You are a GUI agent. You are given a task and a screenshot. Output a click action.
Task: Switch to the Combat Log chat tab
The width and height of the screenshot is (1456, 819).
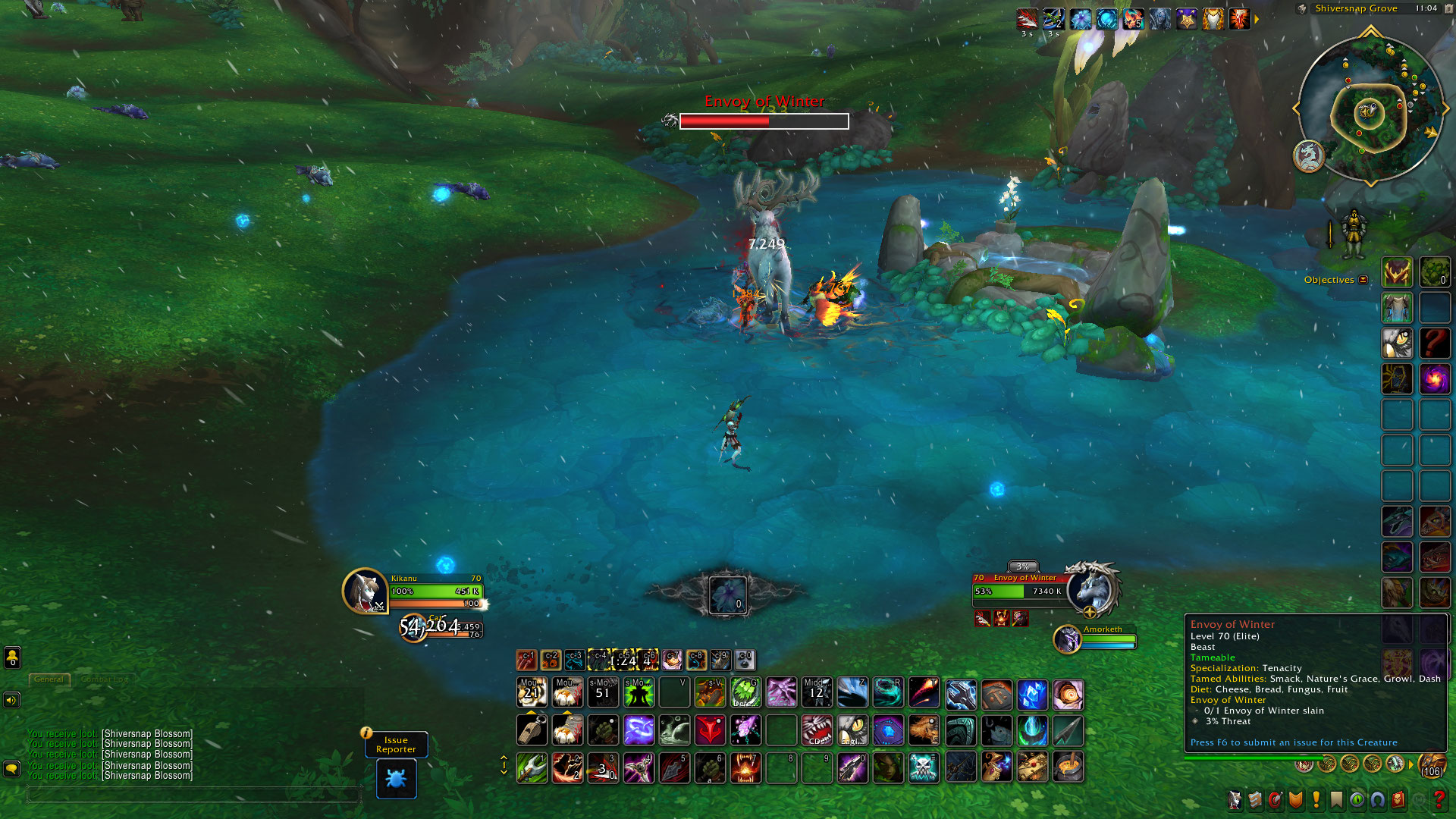tap(104, 679)
